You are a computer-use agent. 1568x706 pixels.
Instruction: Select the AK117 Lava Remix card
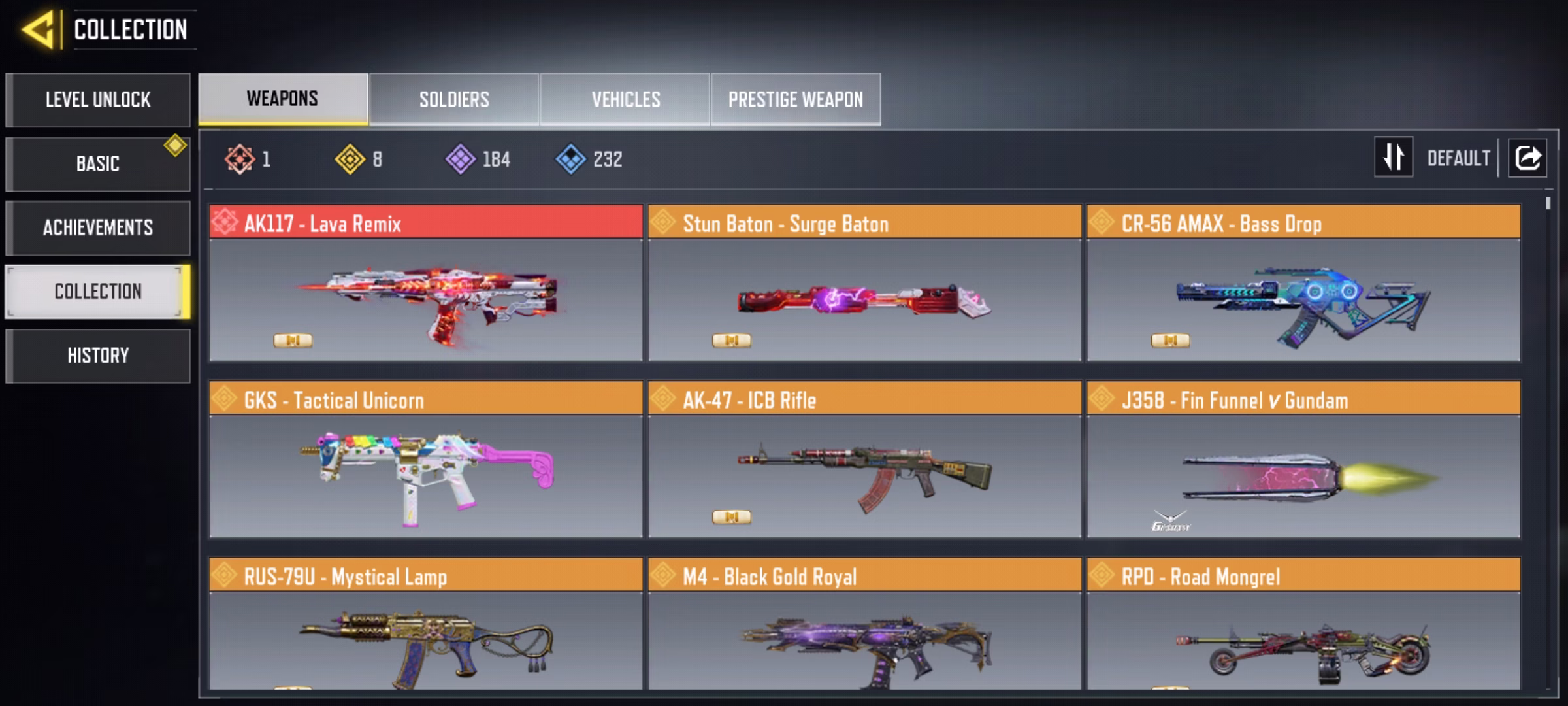click(x=425, y=284)
